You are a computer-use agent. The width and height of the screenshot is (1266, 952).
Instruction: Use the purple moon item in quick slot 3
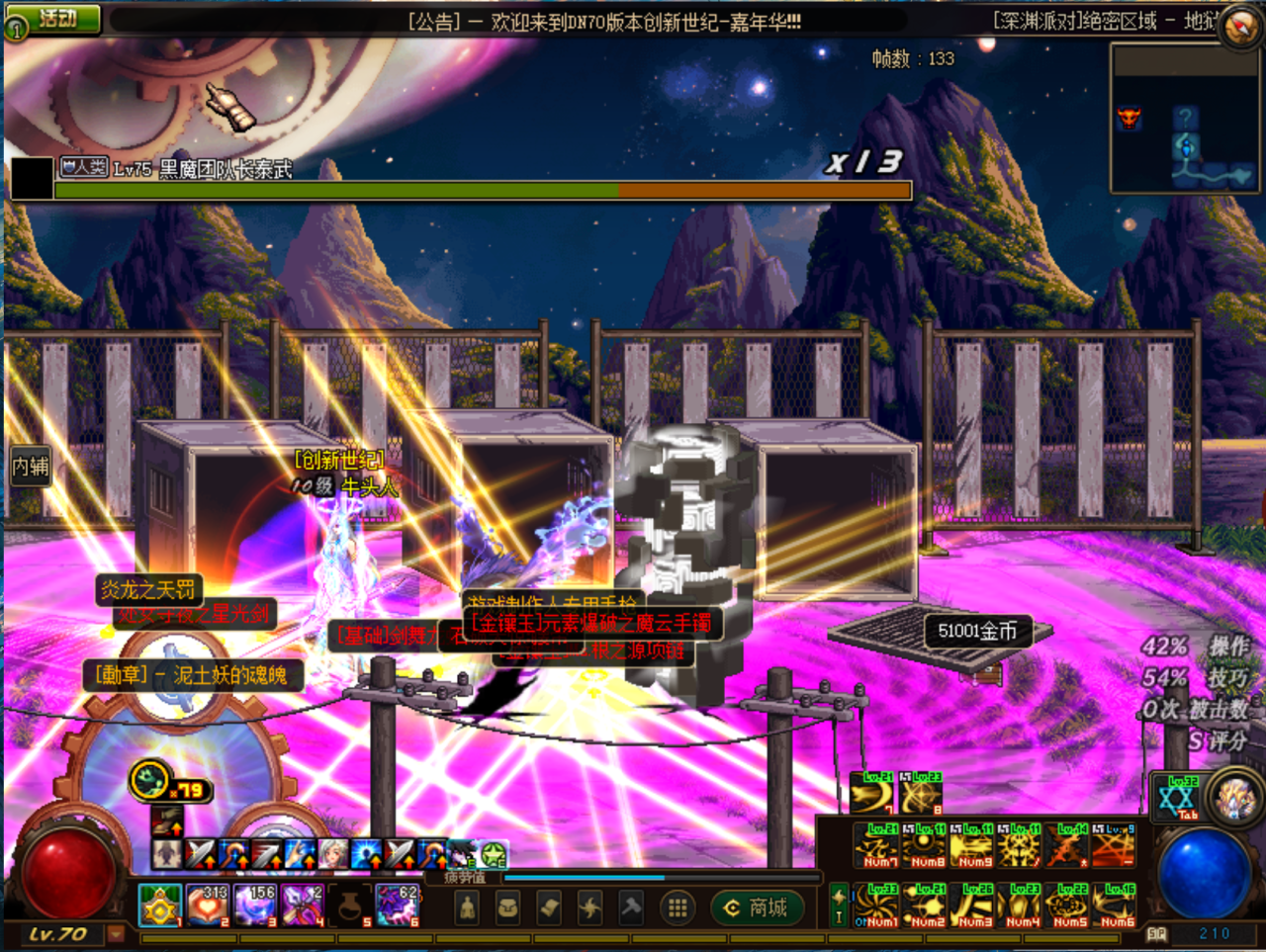(254, 906)
